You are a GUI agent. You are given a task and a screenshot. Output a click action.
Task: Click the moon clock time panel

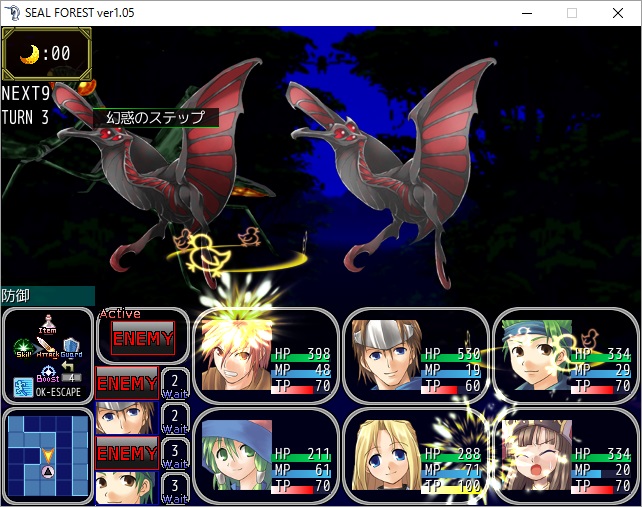pyautogui.click(x=47, y=53)
